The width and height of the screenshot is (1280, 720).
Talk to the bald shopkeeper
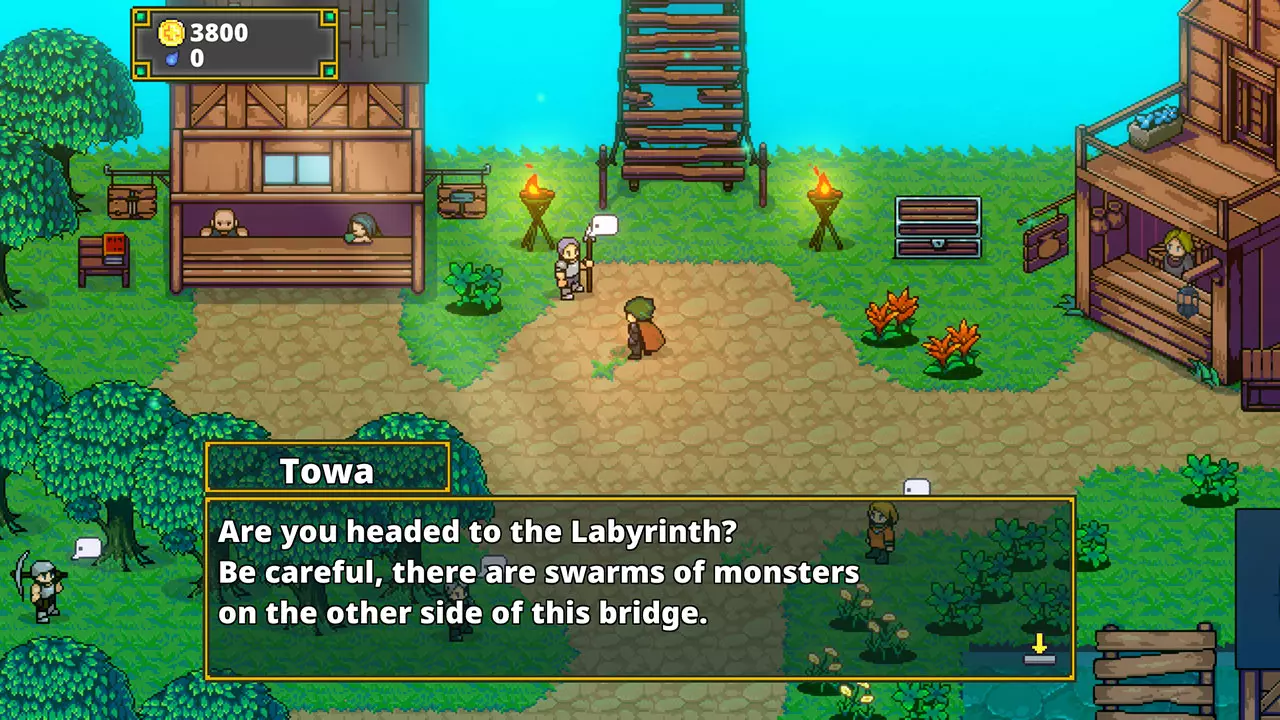[x=222, y=222]
